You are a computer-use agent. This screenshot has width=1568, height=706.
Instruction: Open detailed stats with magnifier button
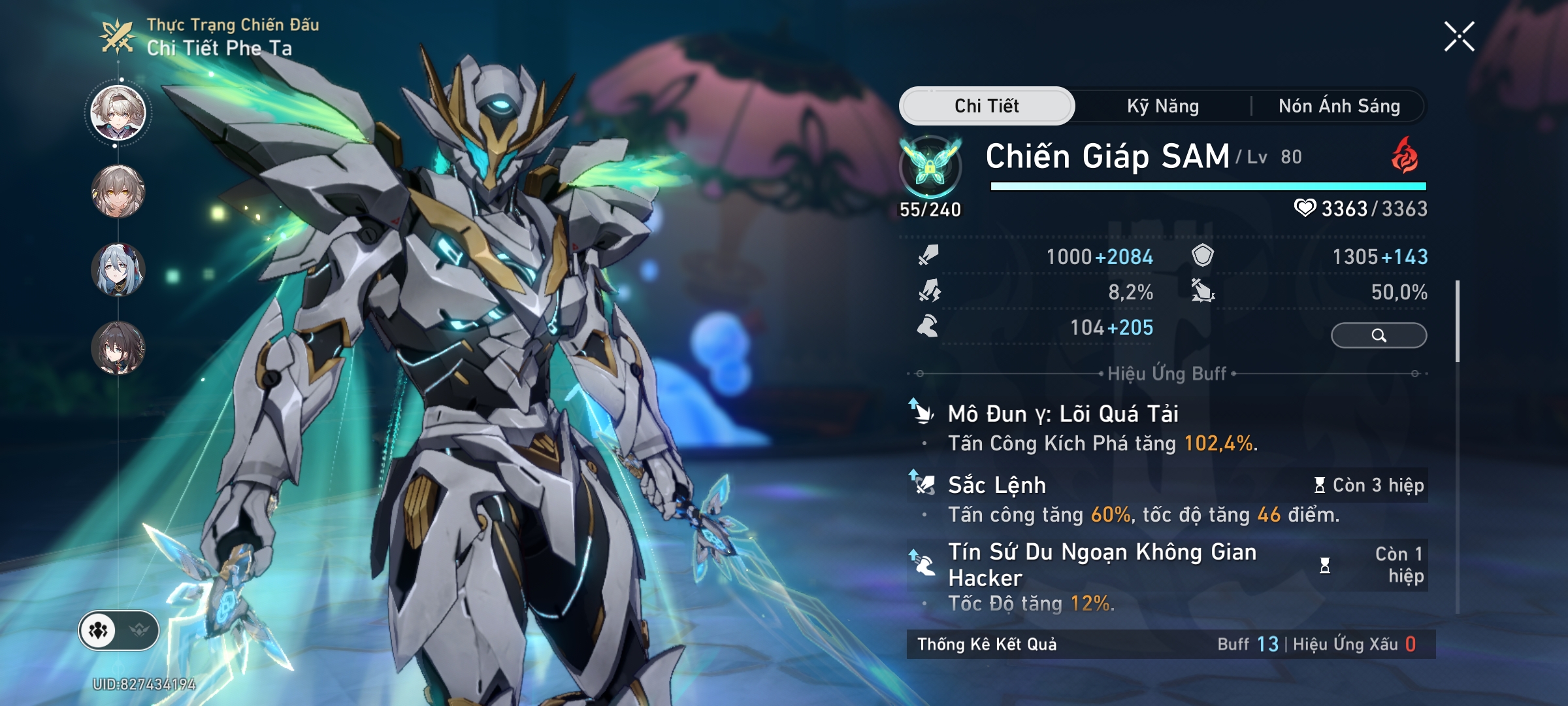(x=1379, y=335)
